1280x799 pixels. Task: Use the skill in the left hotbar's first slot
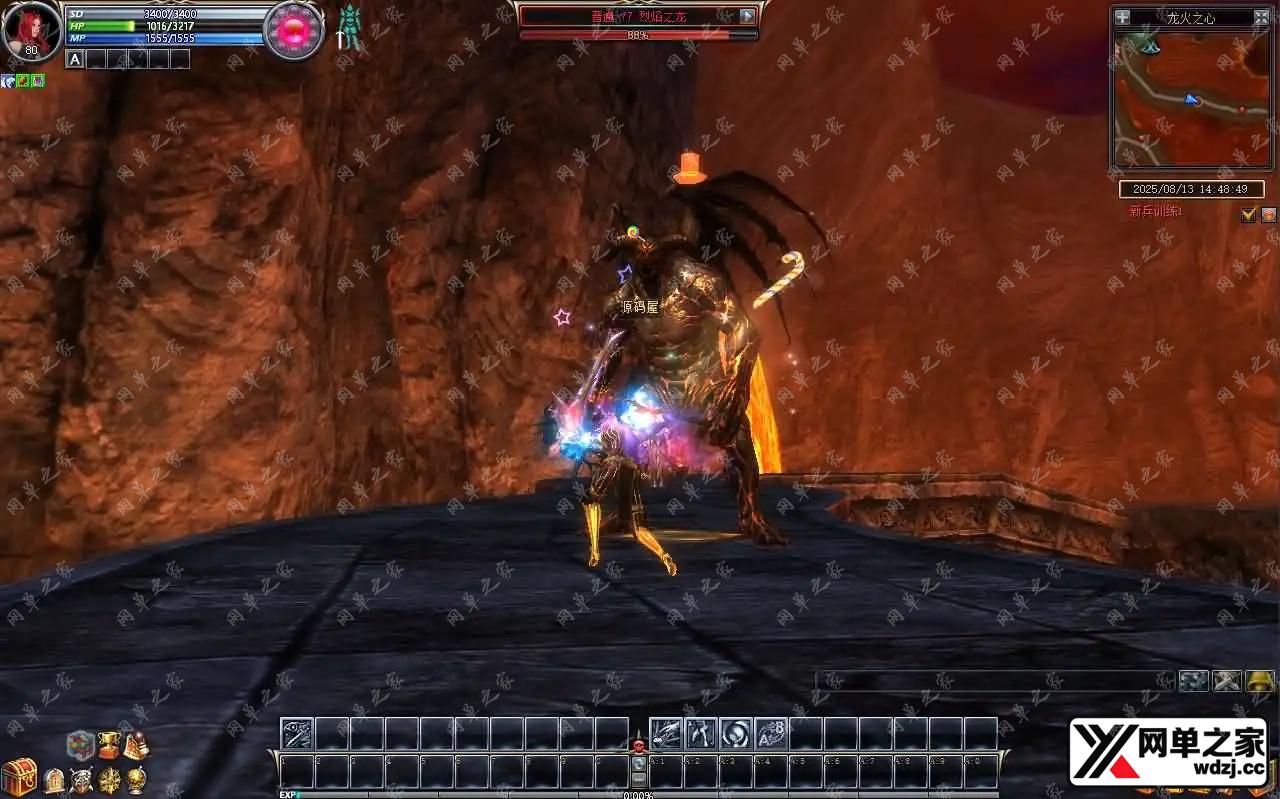tap(297, 734)
